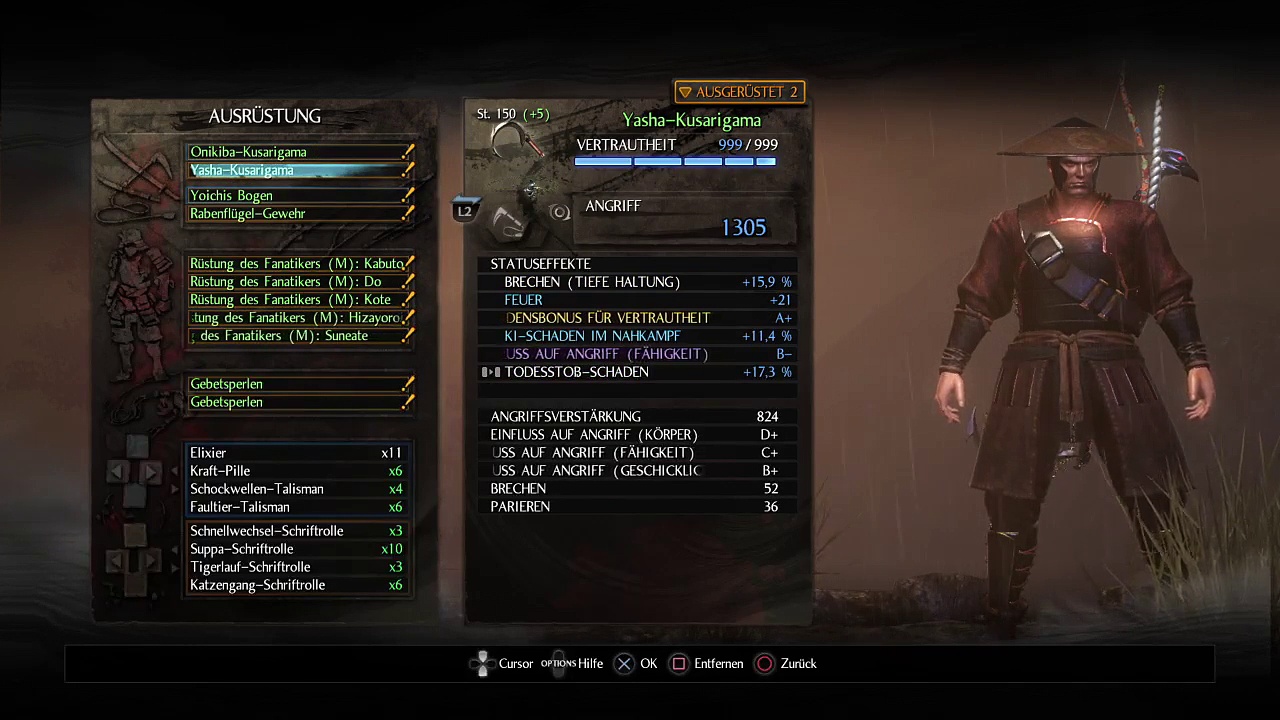This screenshot has height=720, width=1280.
Task: Choose the Fanatiker Do chest armor
Action: (298, 282)
